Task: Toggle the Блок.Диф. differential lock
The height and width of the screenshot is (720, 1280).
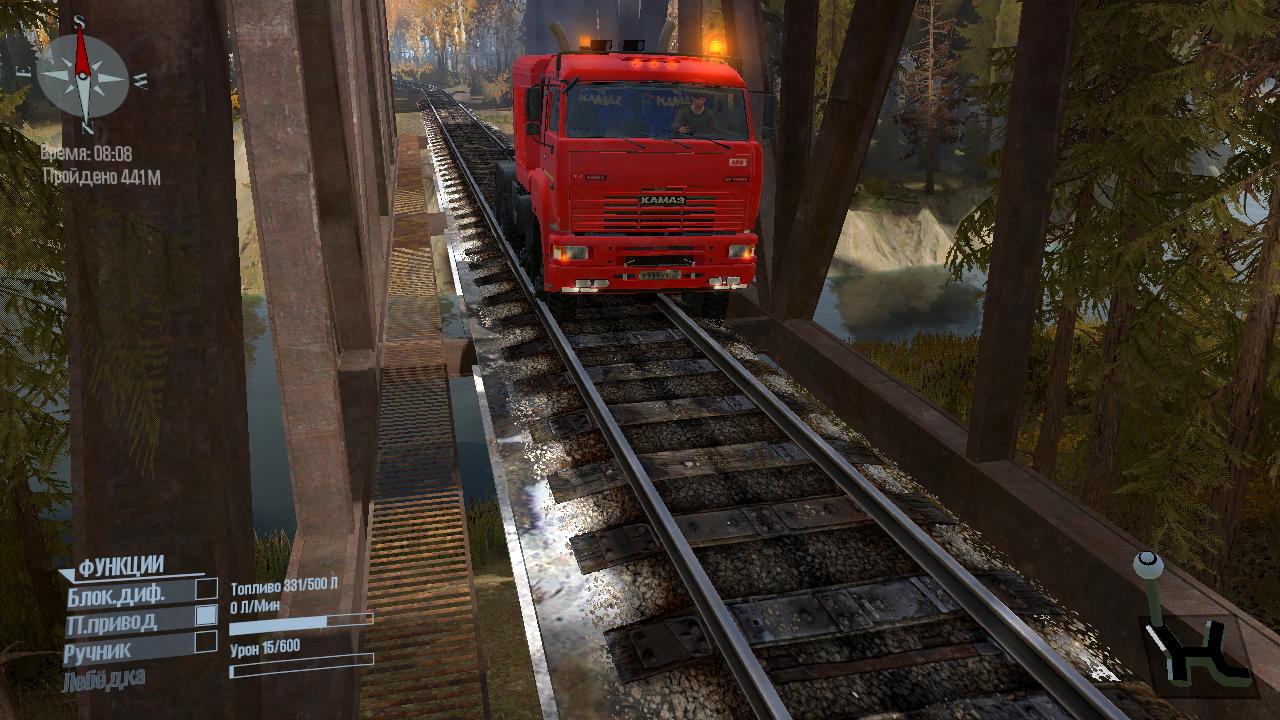Action: pos(206,589)
